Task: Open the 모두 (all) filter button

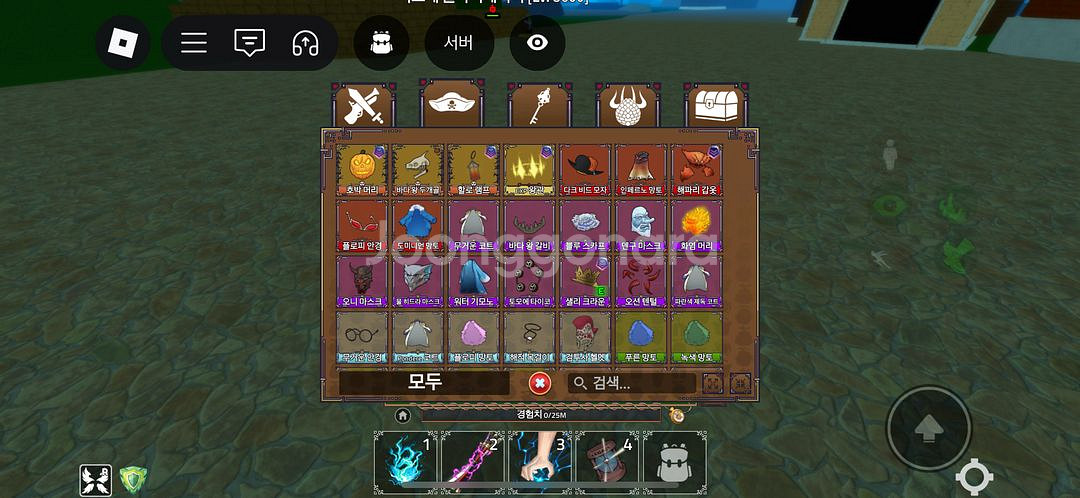Action: [x=424, y=382]
